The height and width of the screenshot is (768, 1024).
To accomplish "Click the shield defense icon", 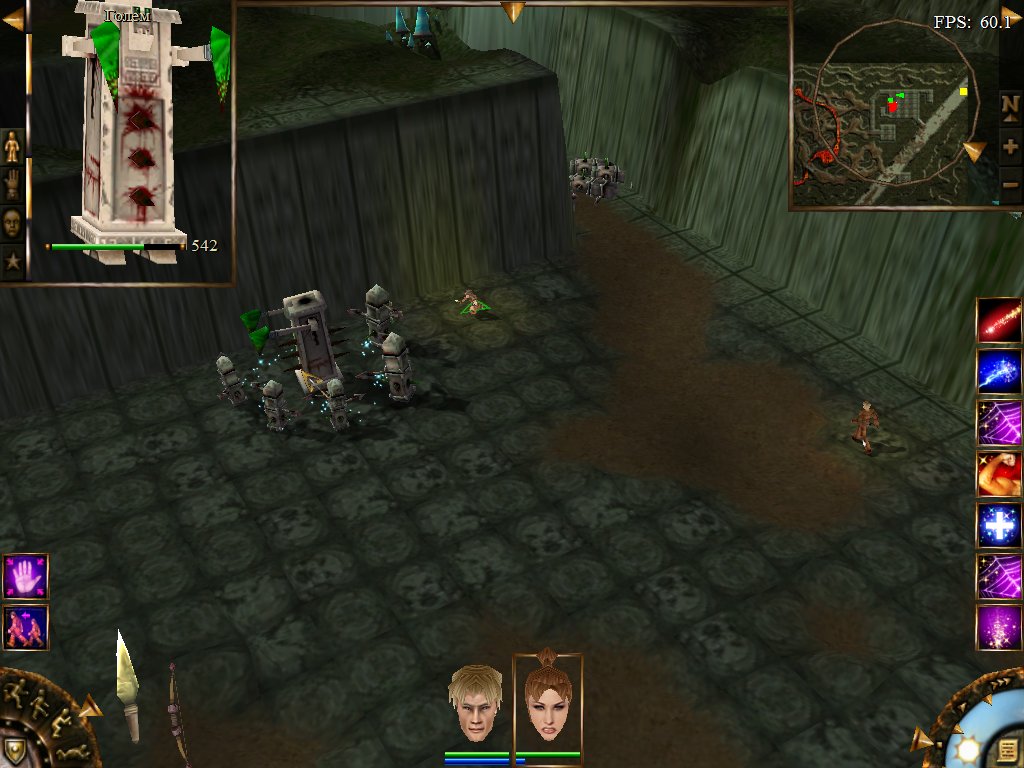I will (14, 750).
